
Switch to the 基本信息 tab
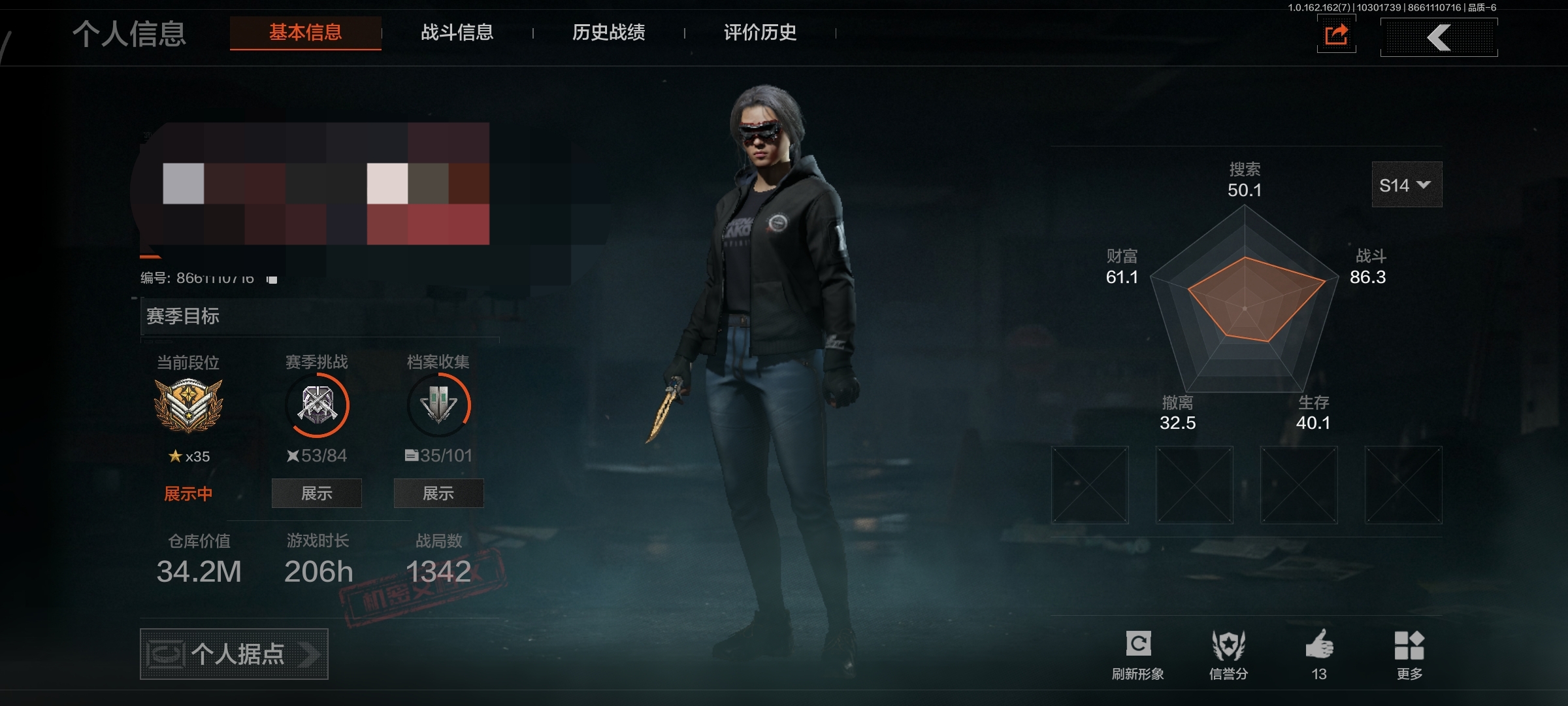(305, 33)
